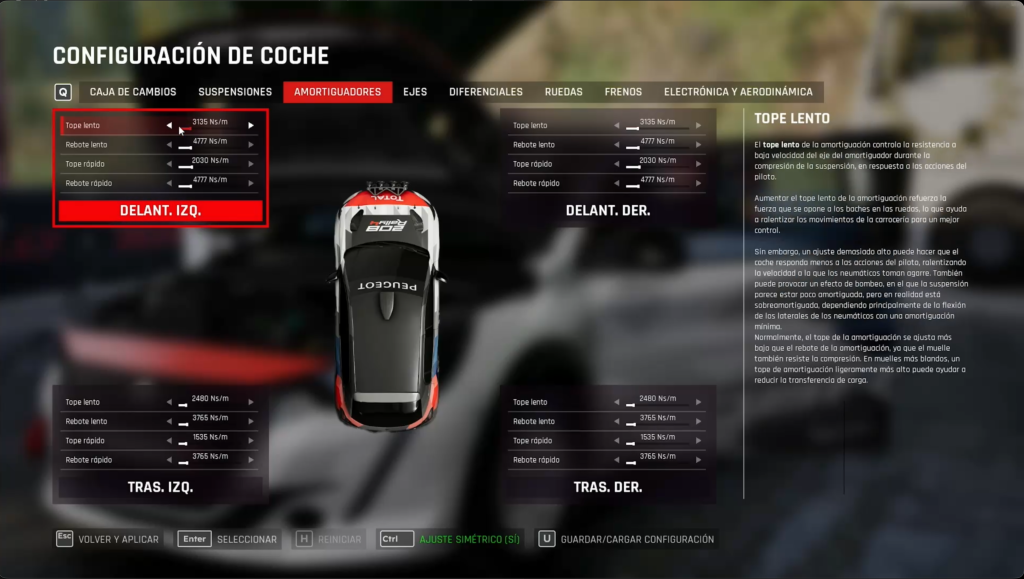
Task: Click Volver y Aplicar to go back
Action: click(108, 539)
